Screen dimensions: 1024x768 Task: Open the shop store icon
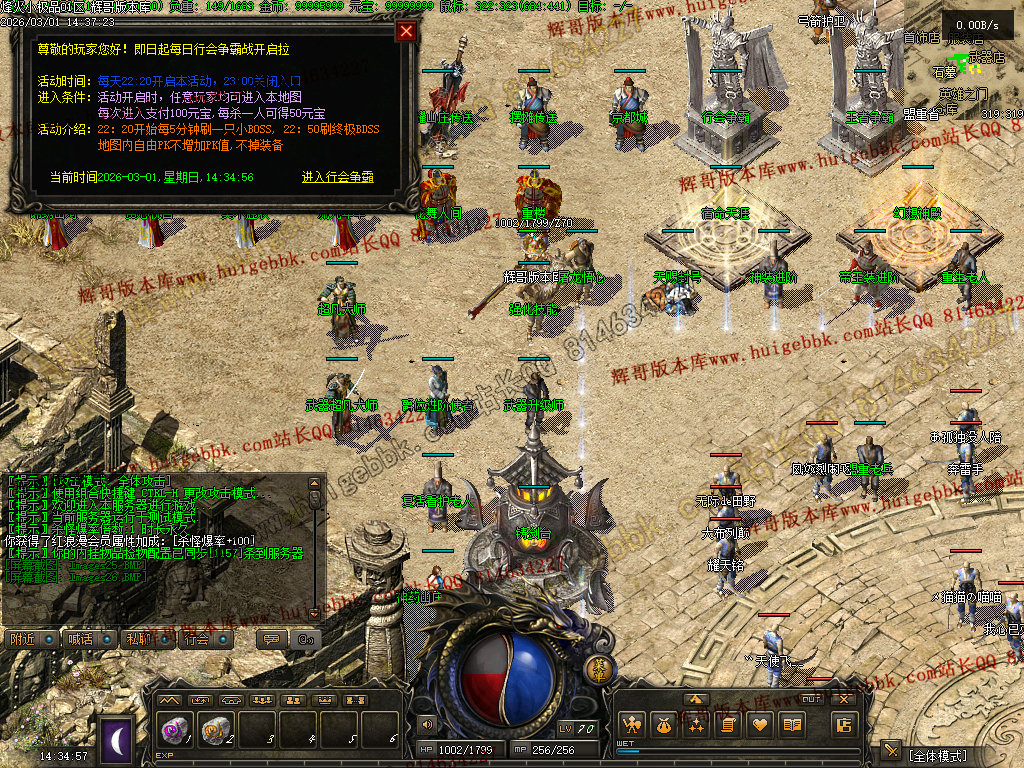coord(843,725)
